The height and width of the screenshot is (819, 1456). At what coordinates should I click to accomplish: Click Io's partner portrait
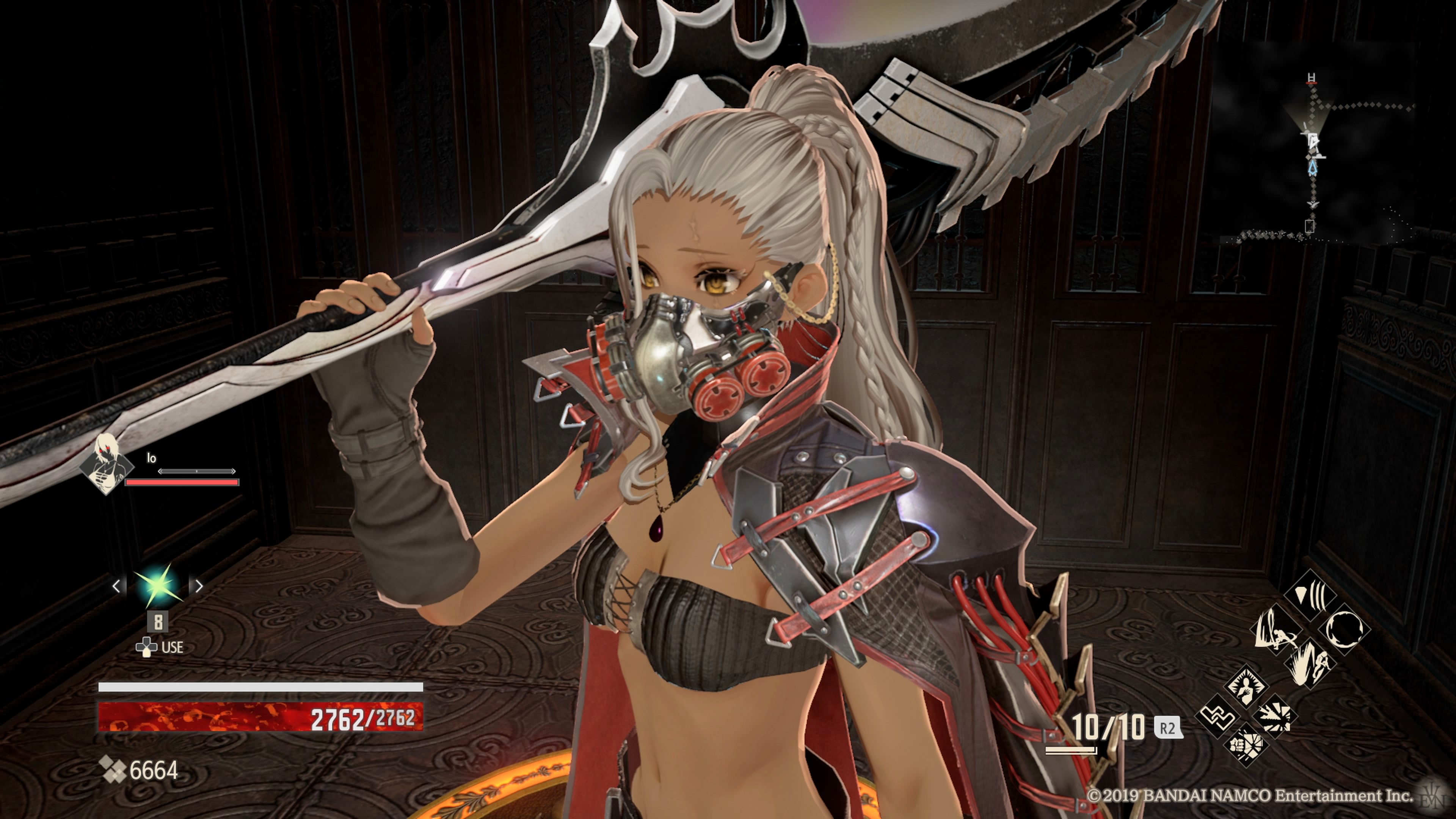coord(106,463)
